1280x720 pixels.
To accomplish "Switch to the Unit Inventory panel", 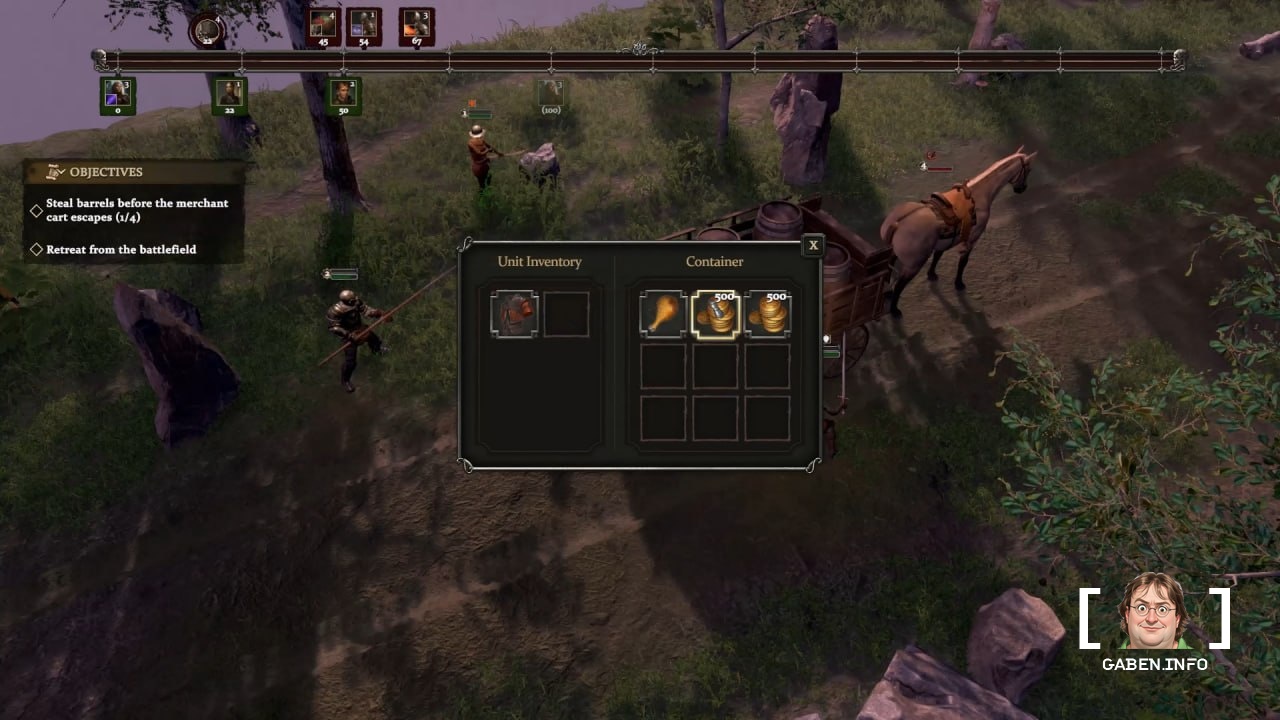I will (x=539, y=261).
